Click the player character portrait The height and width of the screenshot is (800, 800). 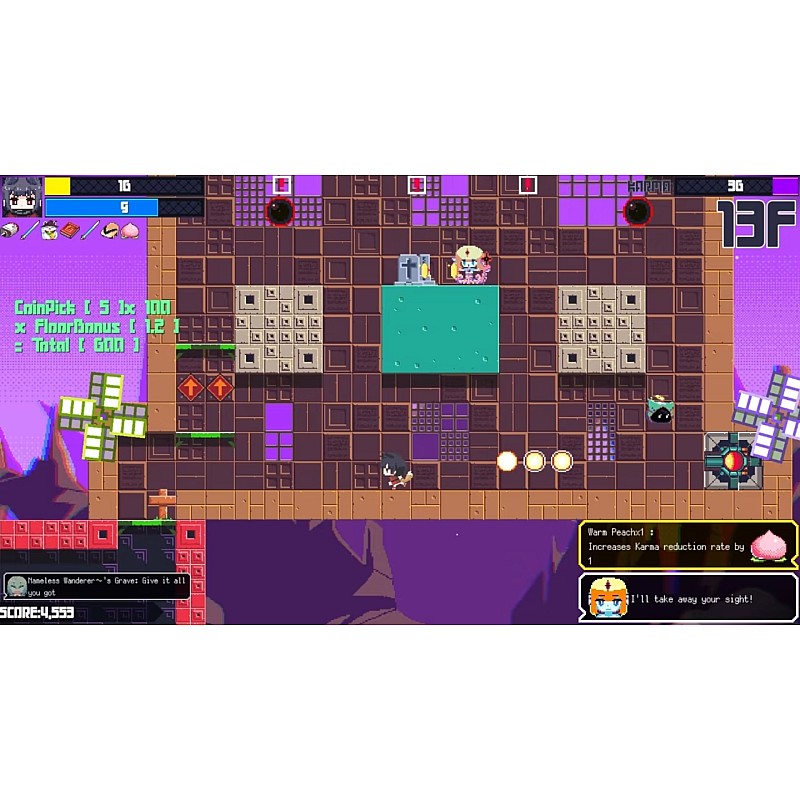(x=21, y=197)
